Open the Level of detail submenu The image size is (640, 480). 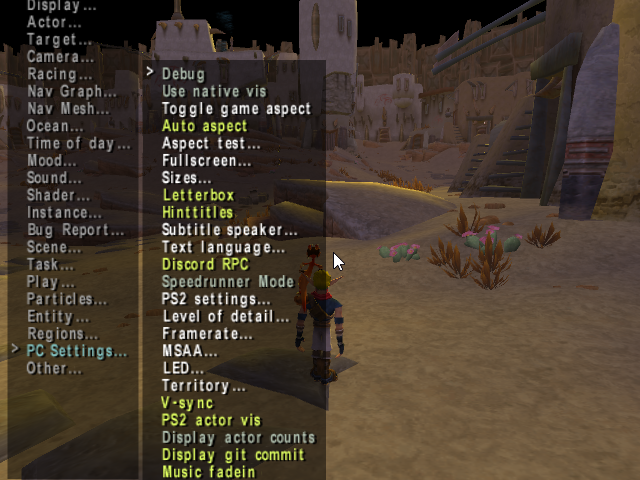coord(225,317)
